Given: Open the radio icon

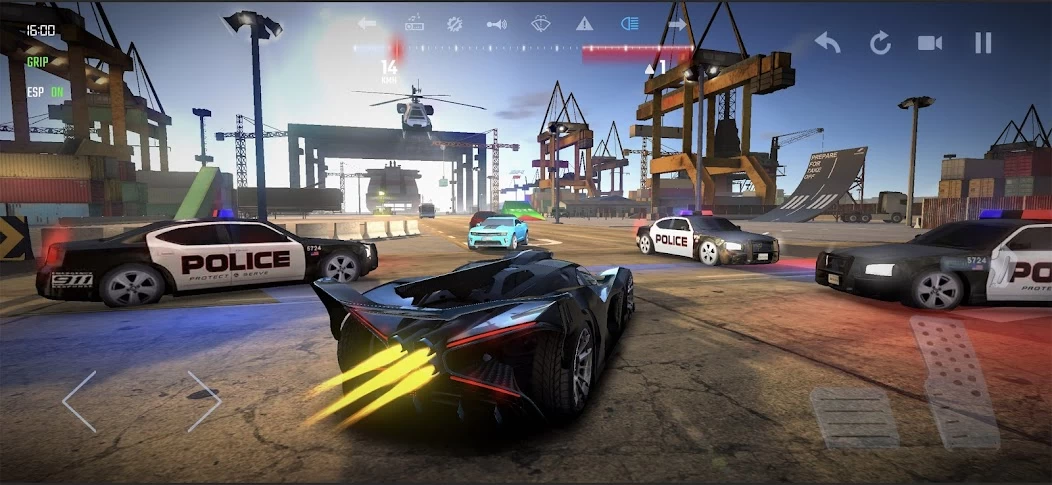Looking at the screenshot, I should click(414, 23).
